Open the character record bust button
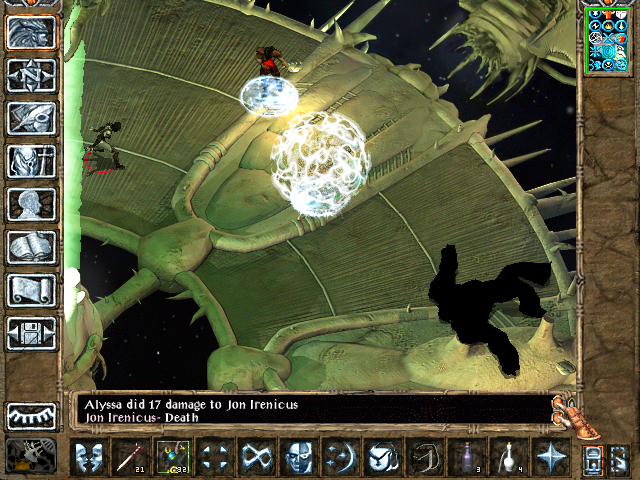The width and height of the screenshot is (640, 480). pyautogui.click(x=31, y=204)
